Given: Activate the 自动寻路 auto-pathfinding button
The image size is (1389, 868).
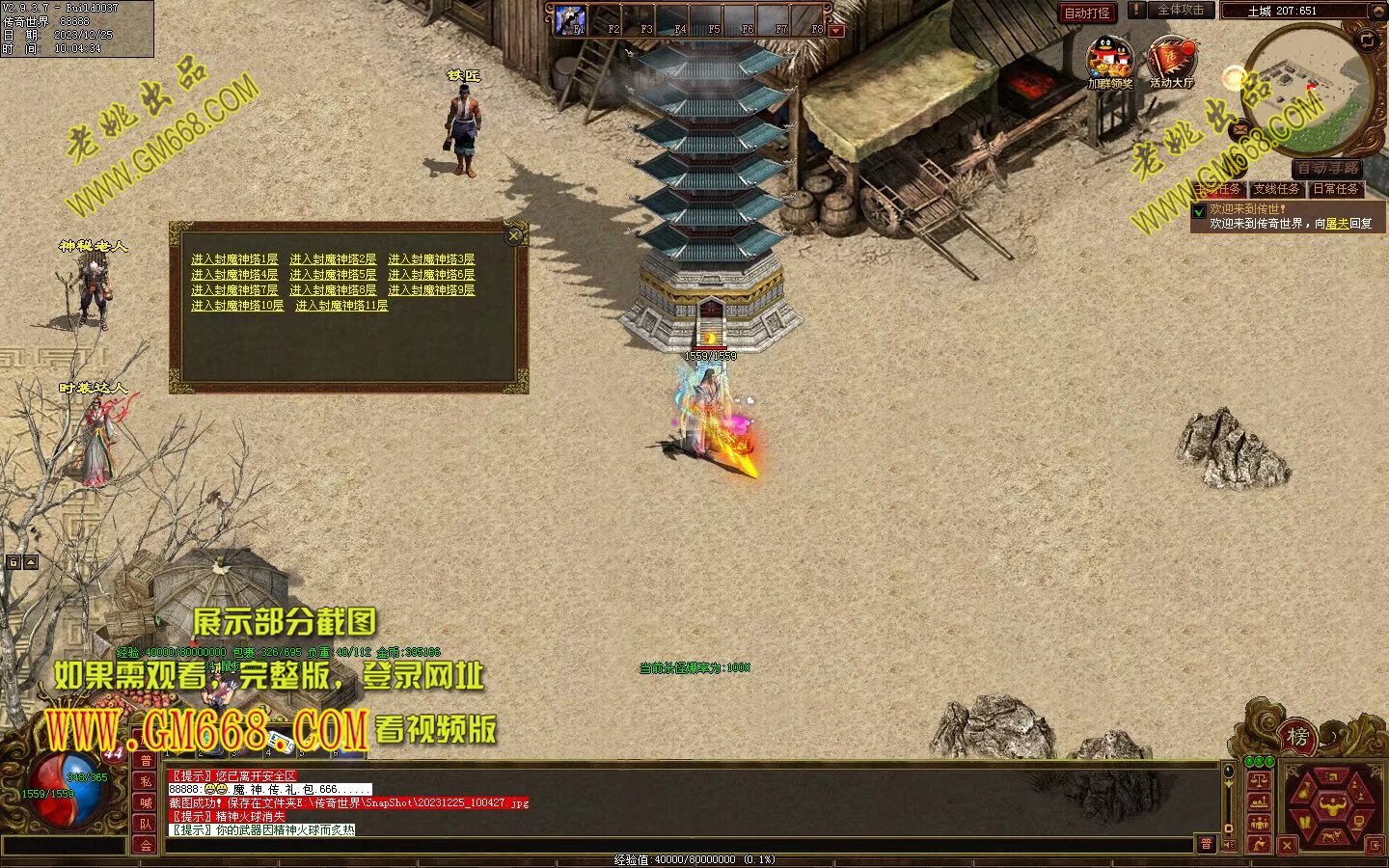Looking at the screenshot, I should tap(1327, 169).
